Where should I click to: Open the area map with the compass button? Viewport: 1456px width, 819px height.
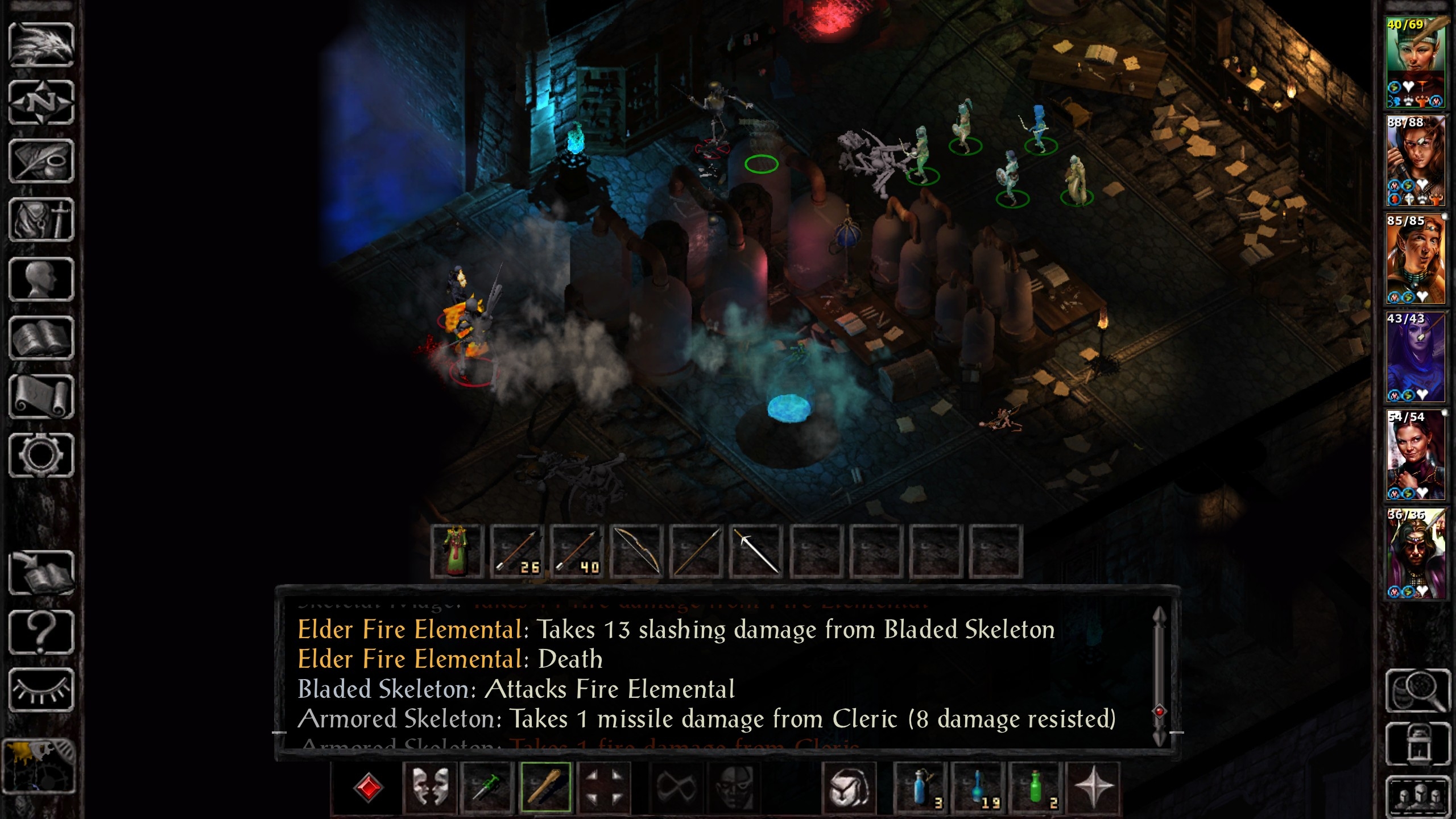click(41, 103)
